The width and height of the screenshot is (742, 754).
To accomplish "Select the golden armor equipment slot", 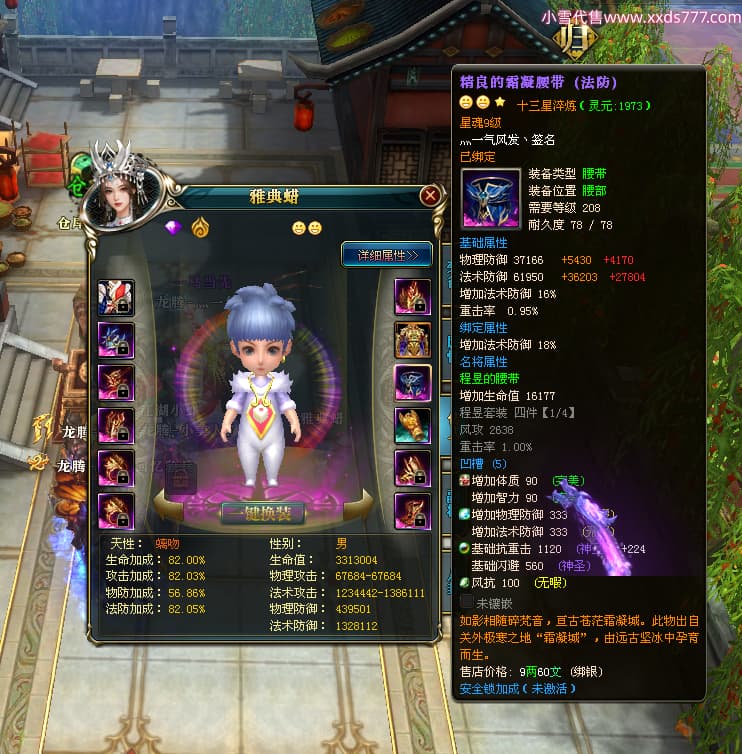I will pos(412,340).
